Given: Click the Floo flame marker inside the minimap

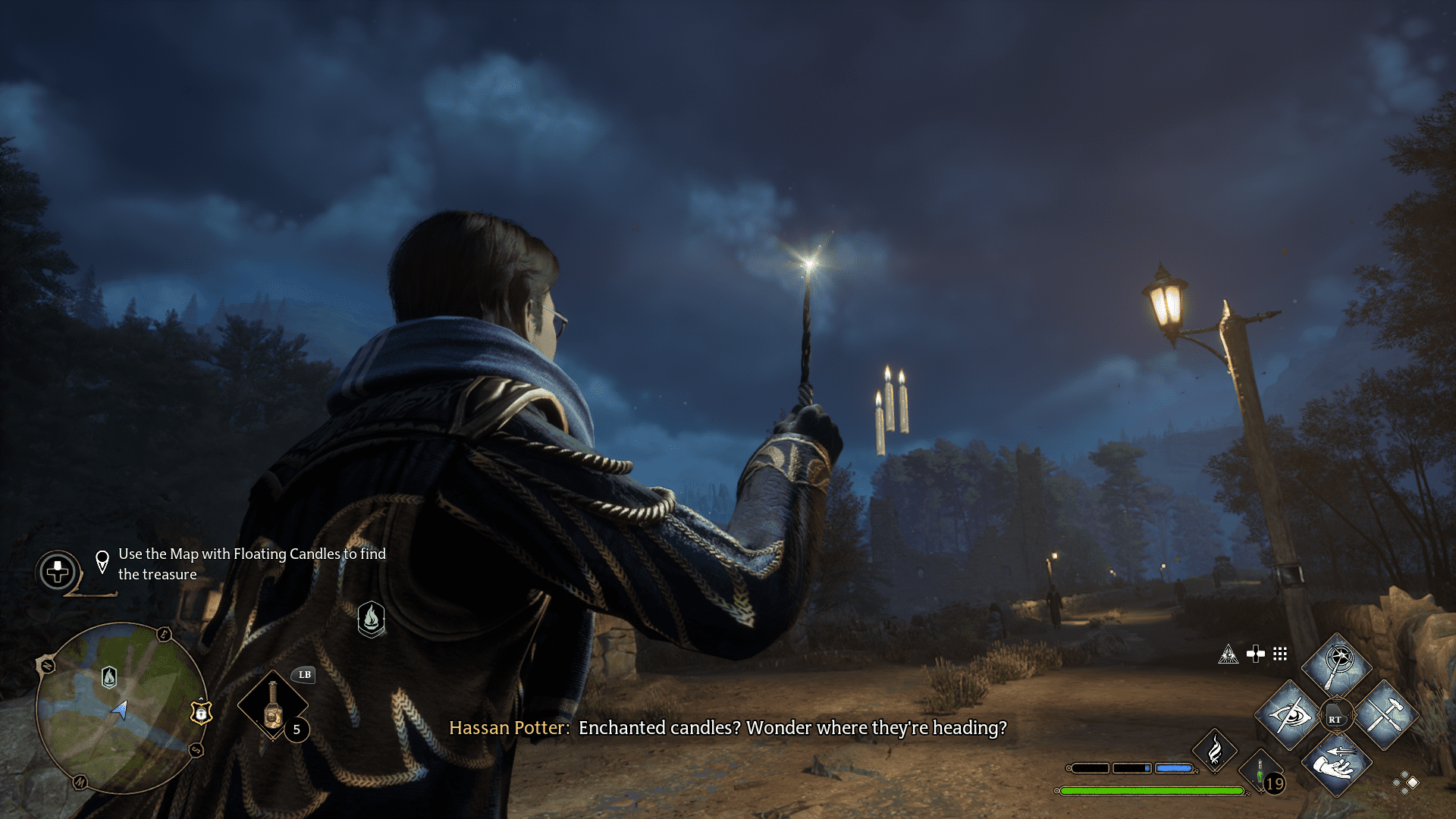Looking at the screenshot, I should pyautogui.click(x=109, y=676).
